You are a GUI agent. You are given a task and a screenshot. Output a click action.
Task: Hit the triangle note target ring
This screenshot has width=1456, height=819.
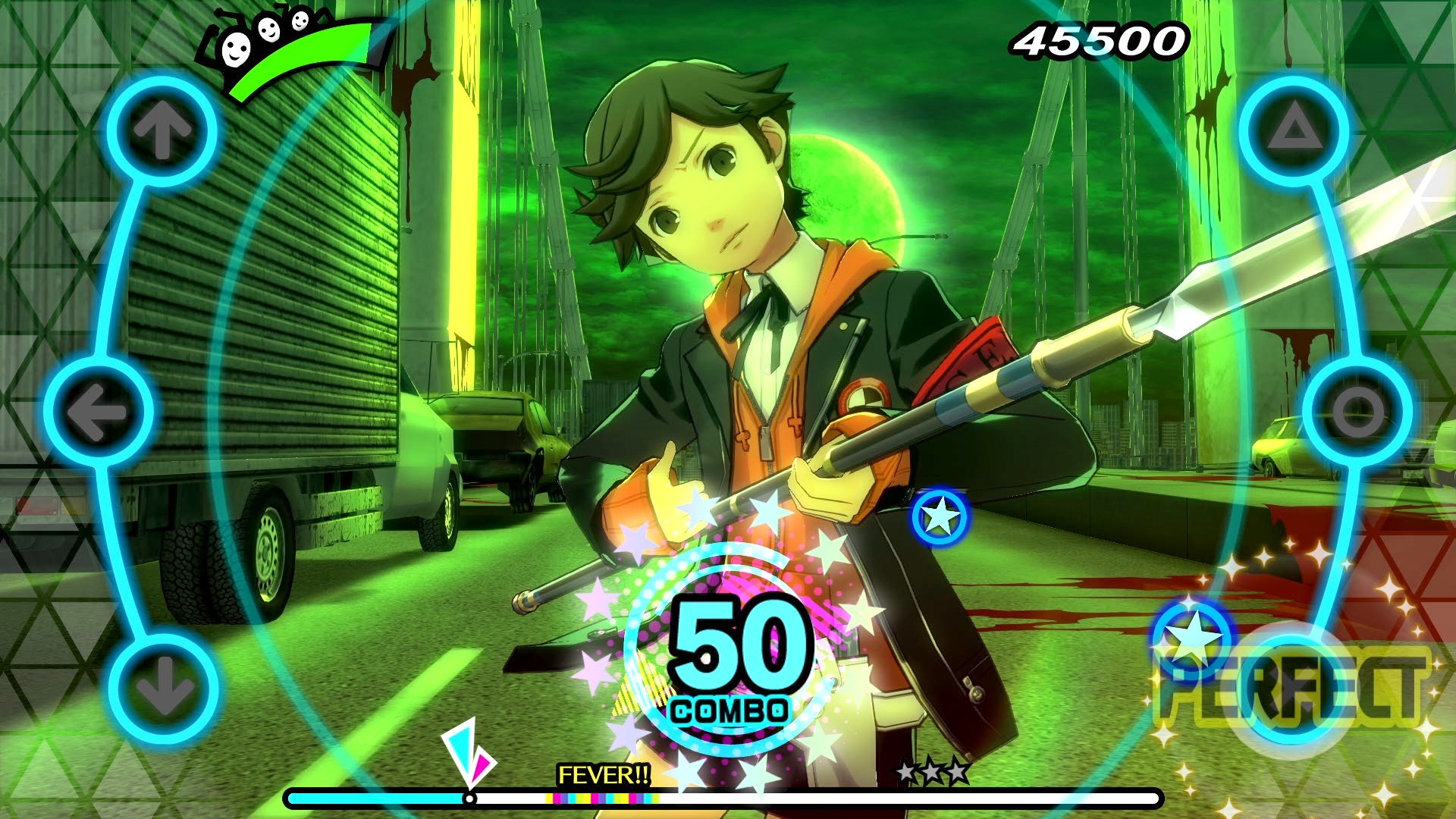(x=1294, y=130)
